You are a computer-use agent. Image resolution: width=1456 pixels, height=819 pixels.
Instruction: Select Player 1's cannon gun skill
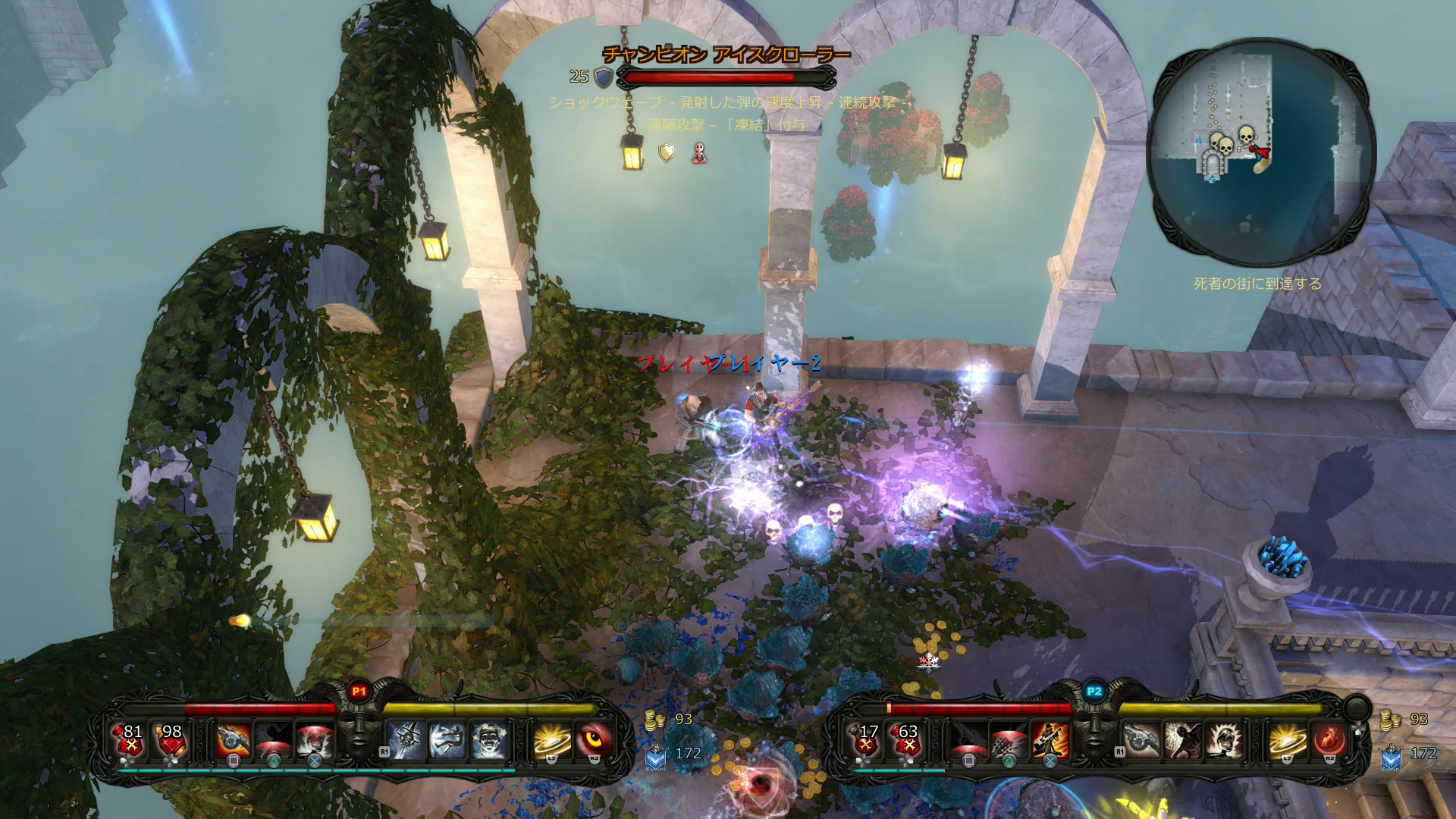pyautogui.click(x=233, y=741)
